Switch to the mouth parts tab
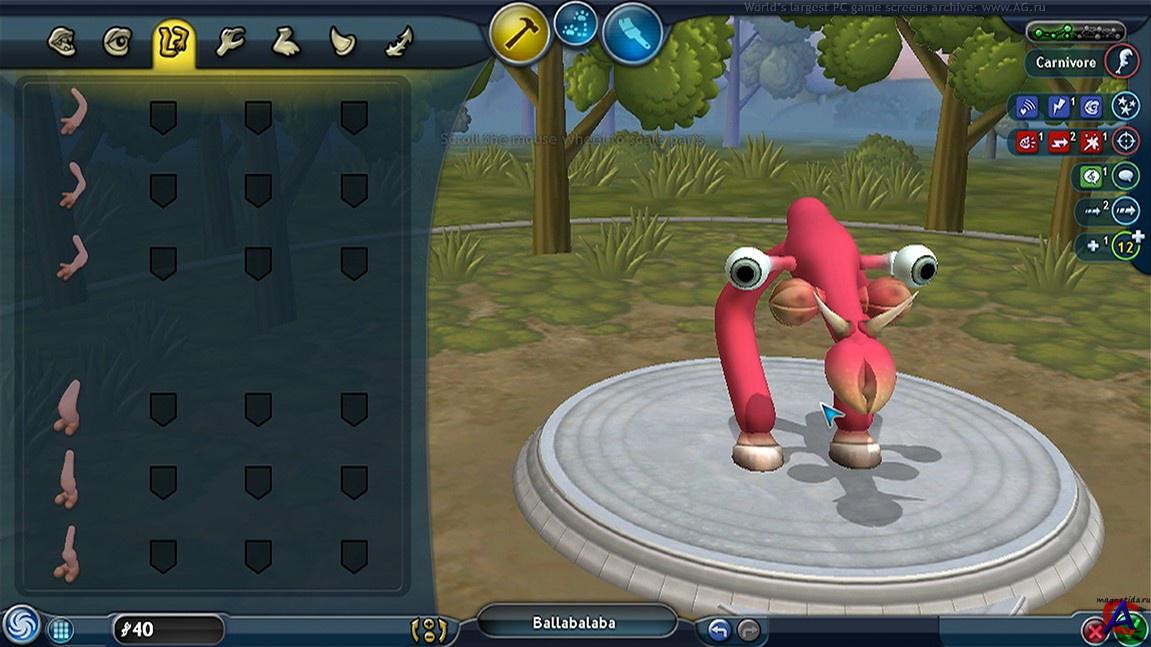Screen dimensions: 1151x647 (62, 43)
